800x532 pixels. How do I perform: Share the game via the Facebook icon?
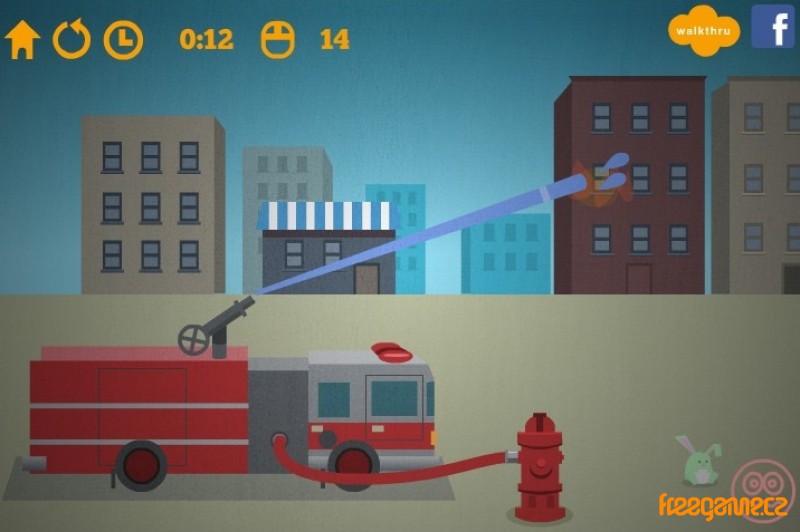(x=773, y=27)
